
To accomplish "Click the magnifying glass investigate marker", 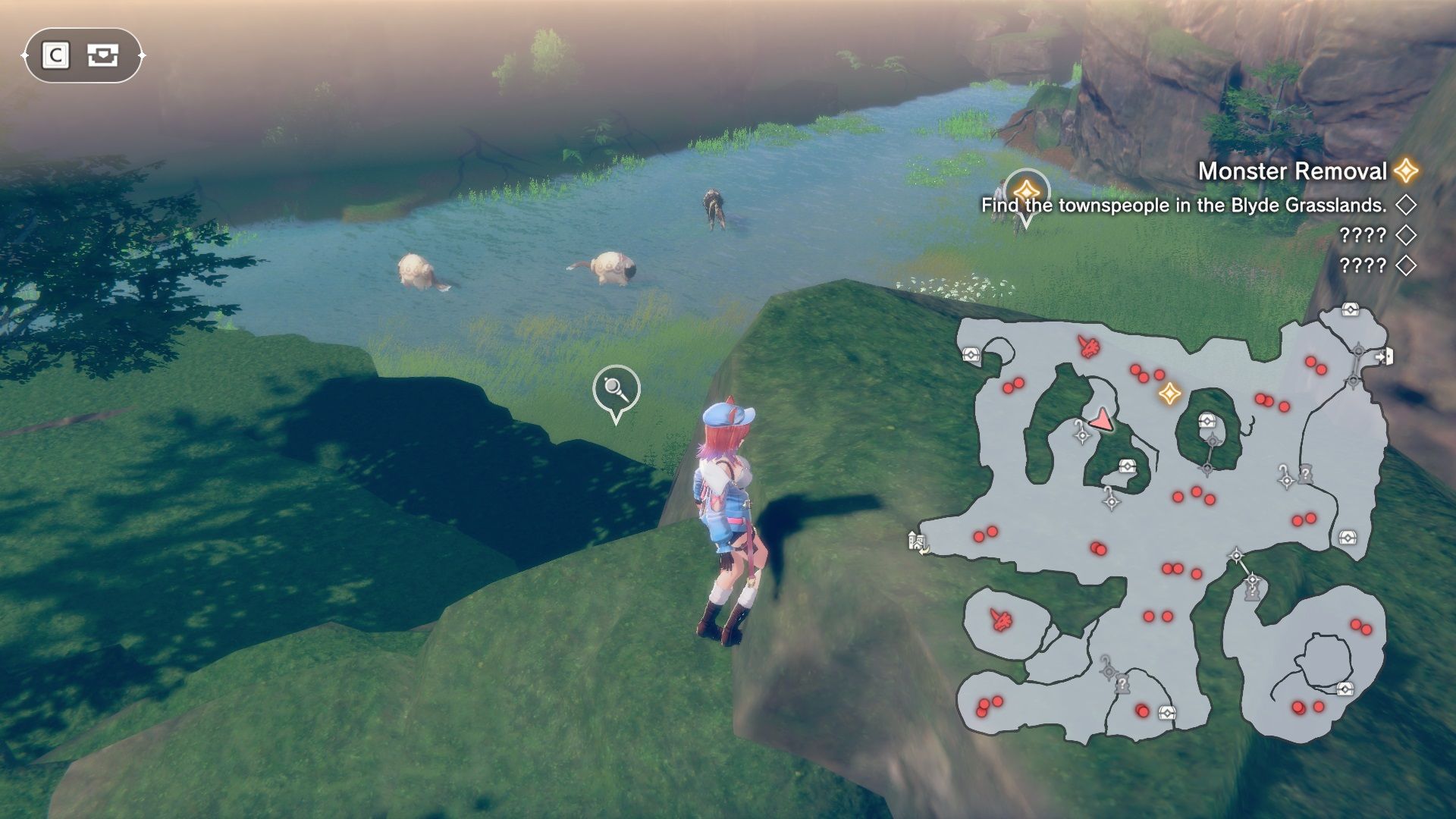I will [x=616, y=390].
